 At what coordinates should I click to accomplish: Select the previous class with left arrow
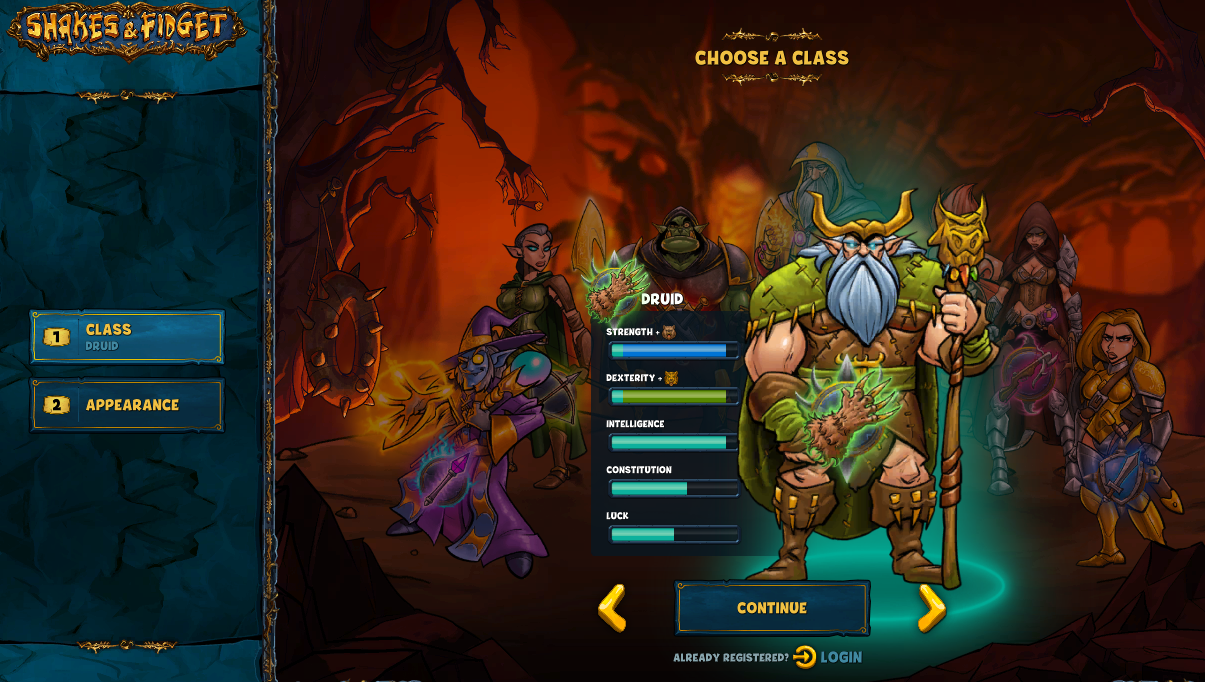[x=612, y=608]
